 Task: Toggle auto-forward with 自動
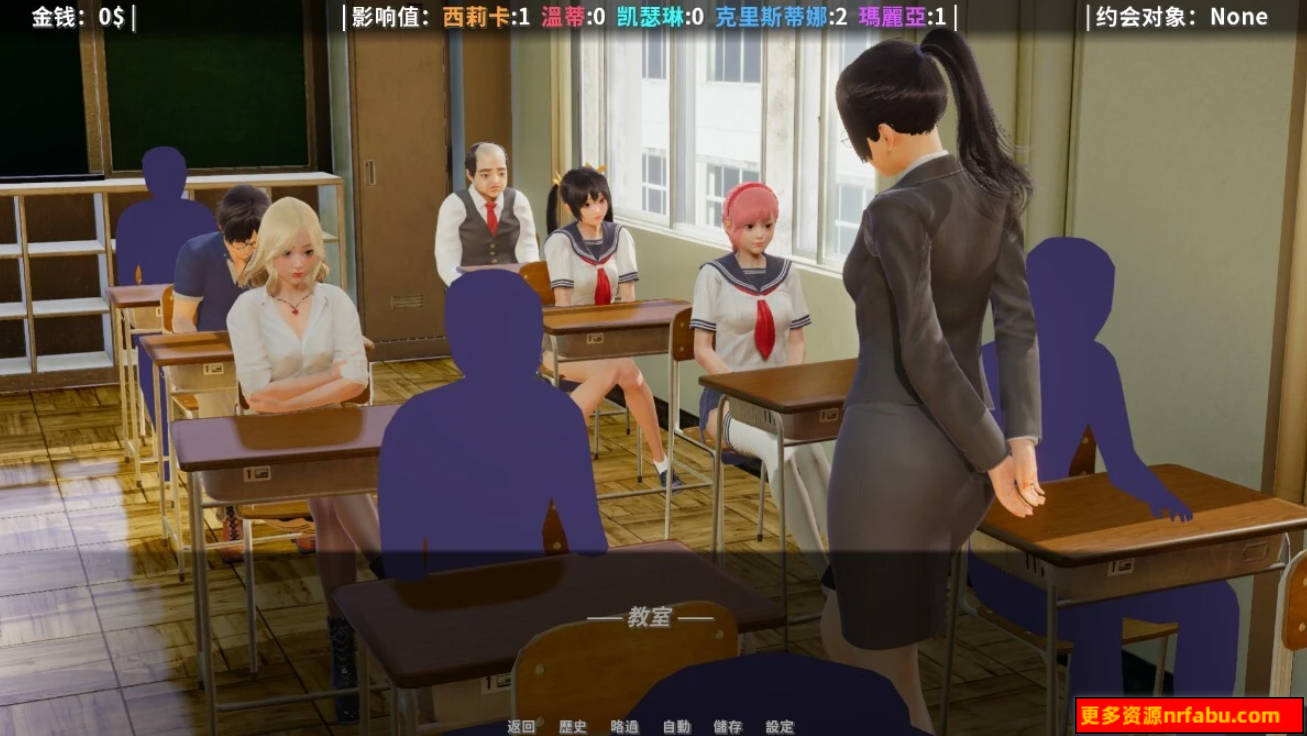coord(676,727)
